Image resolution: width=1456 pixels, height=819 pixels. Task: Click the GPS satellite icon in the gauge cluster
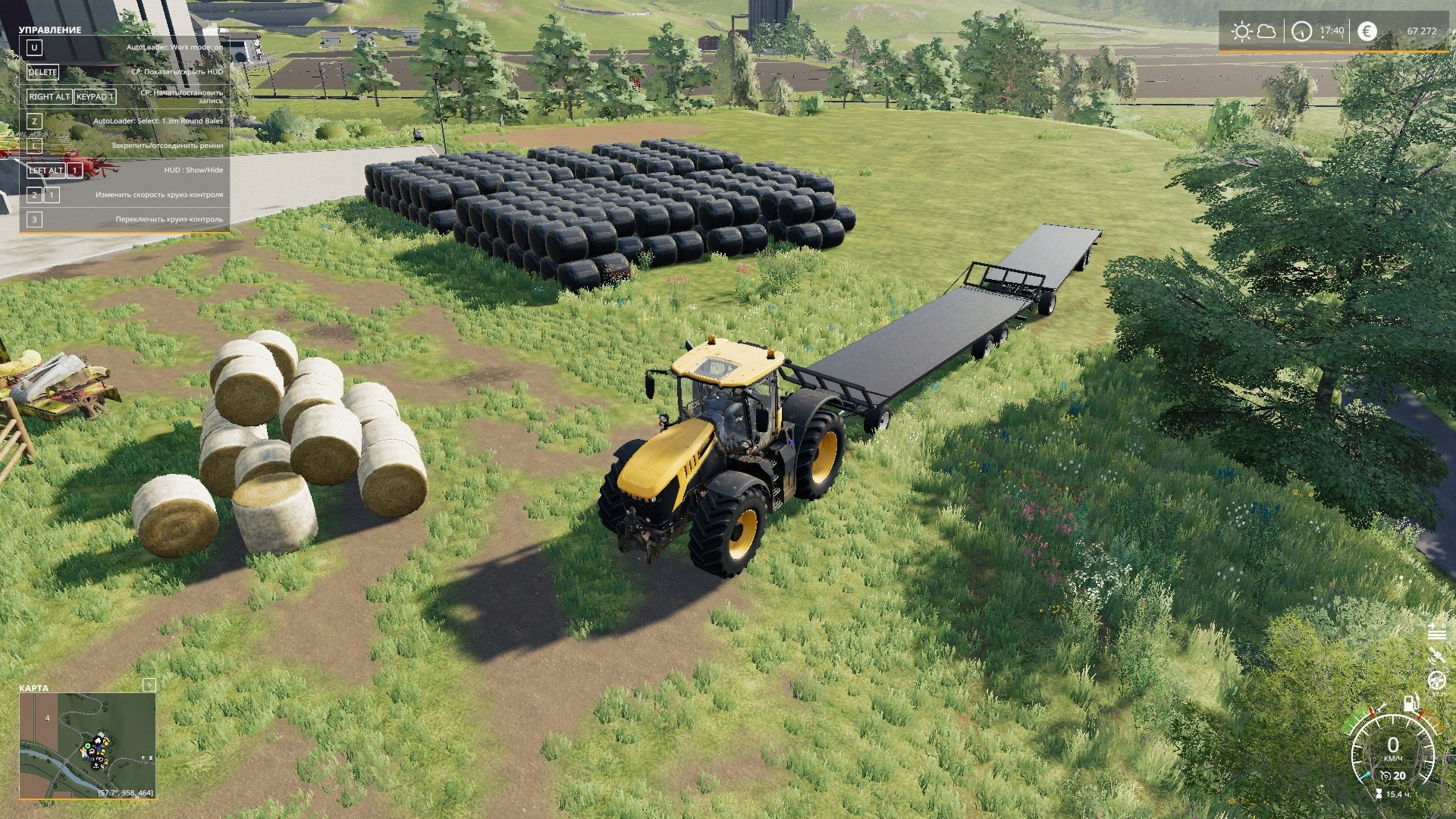click(x=1438, y=654)
